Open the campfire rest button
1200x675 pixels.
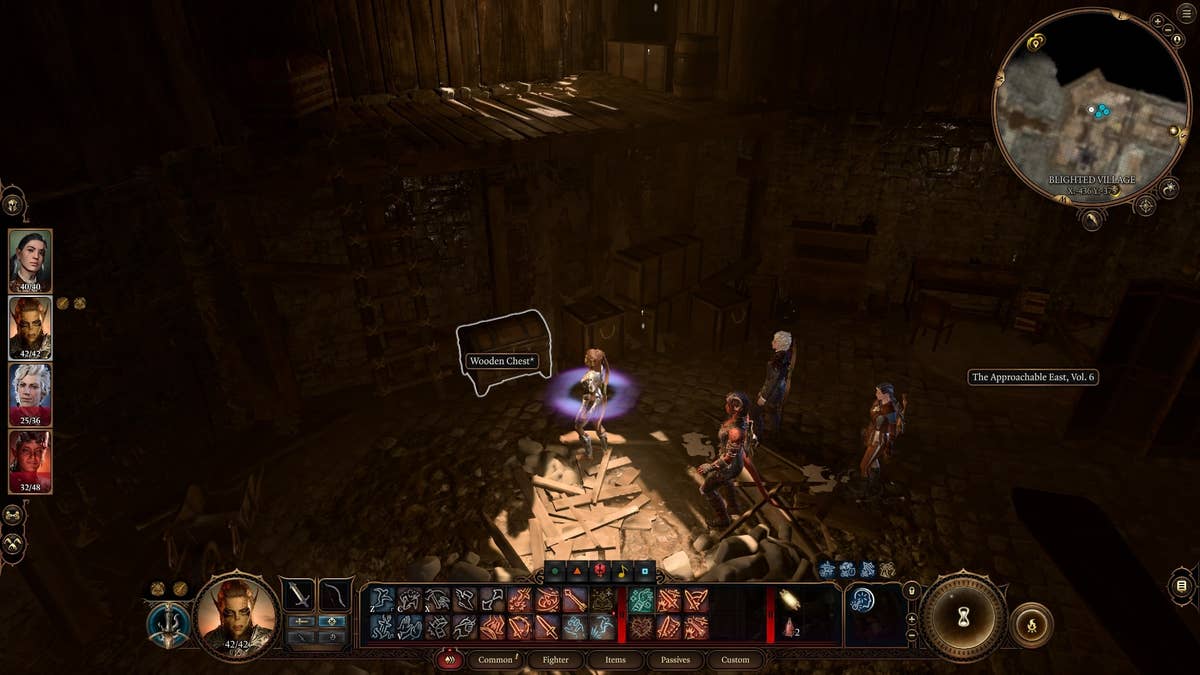pos(1030,625)
